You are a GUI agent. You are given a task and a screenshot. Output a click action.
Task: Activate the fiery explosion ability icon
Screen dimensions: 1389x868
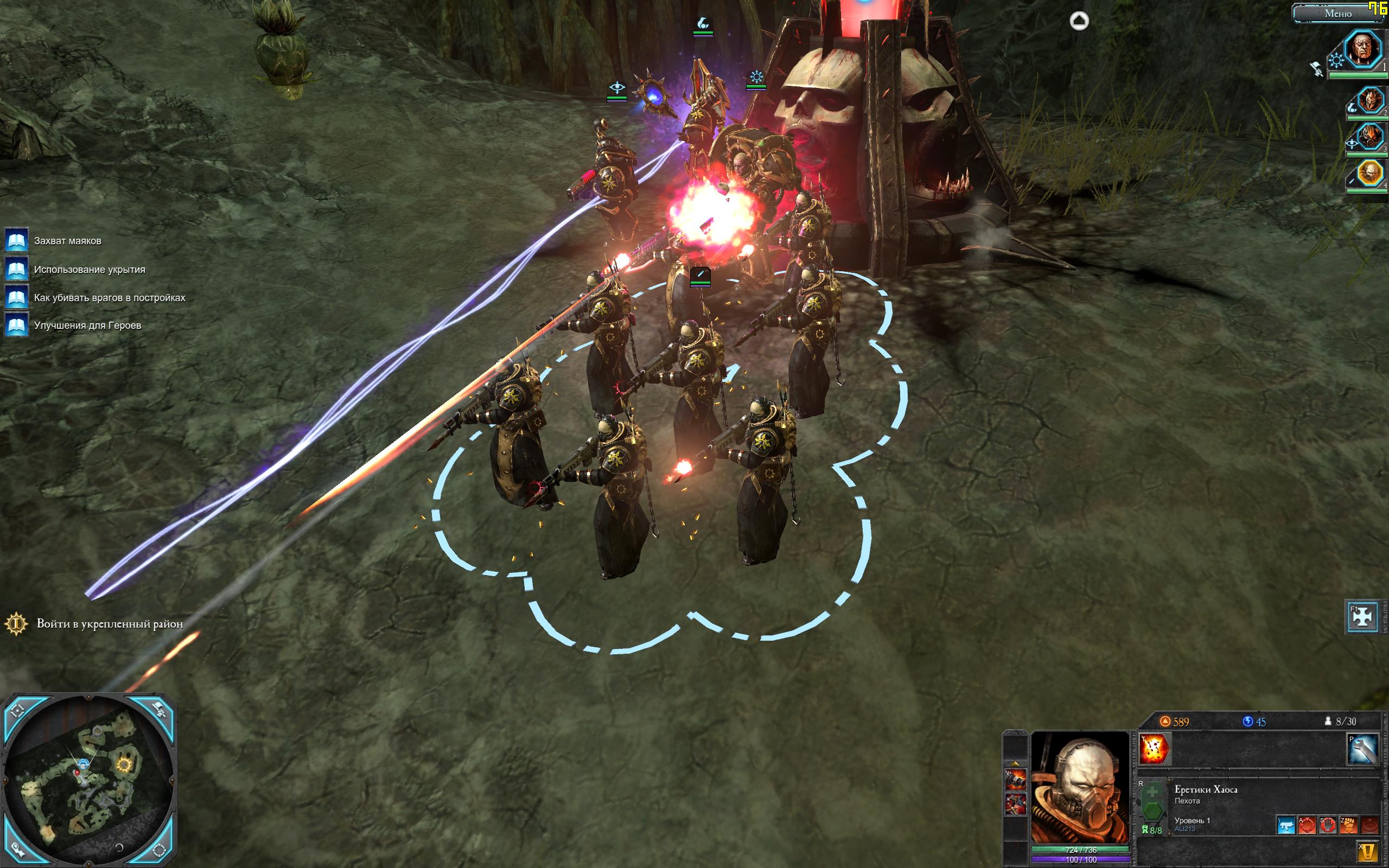(1154, 749)
